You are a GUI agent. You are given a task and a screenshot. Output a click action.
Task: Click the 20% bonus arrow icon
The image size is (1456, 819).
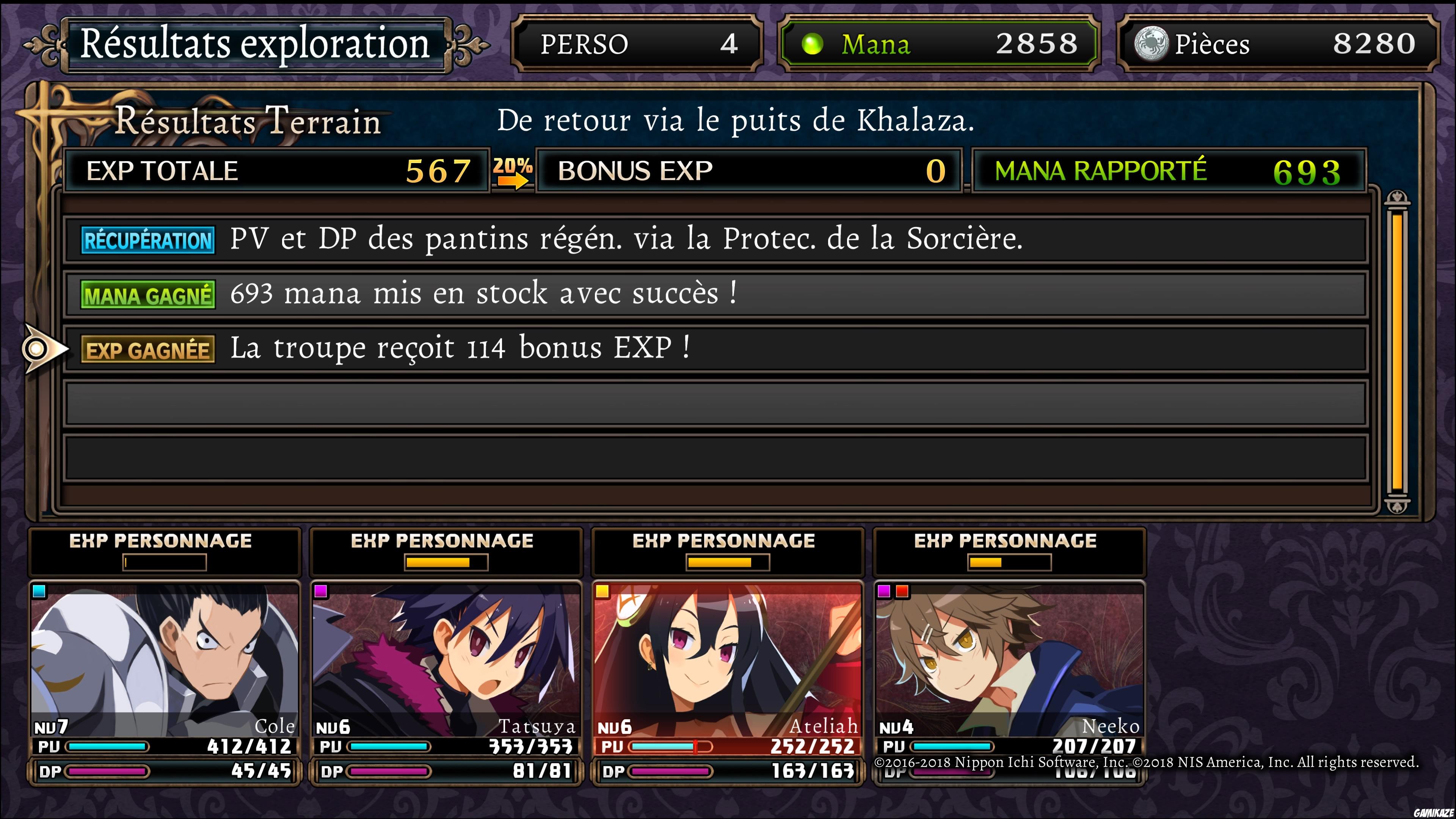(512, 171)
